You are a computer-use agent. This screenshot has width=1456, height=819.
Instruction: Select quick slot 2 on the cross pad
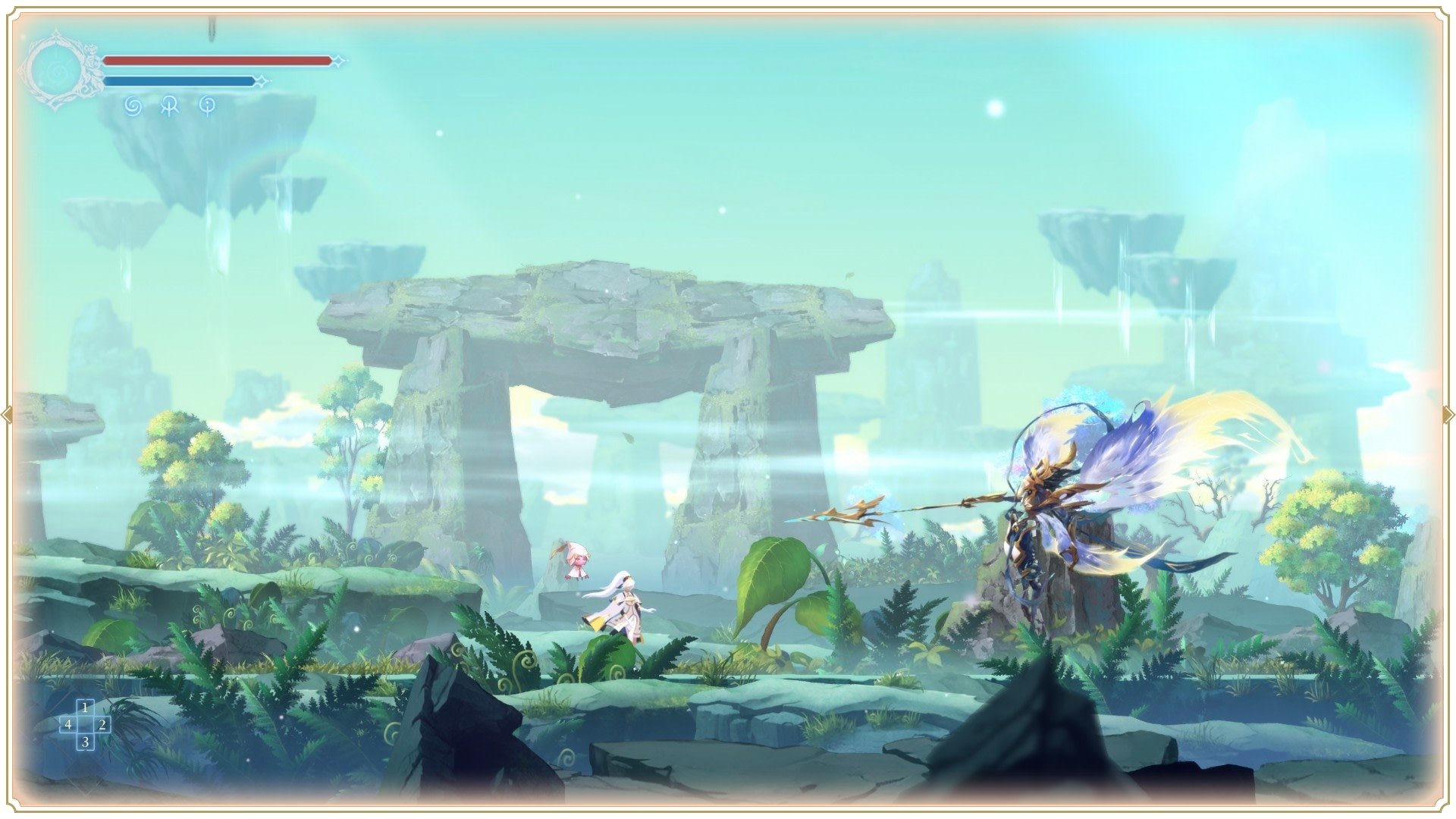(102, 724)
